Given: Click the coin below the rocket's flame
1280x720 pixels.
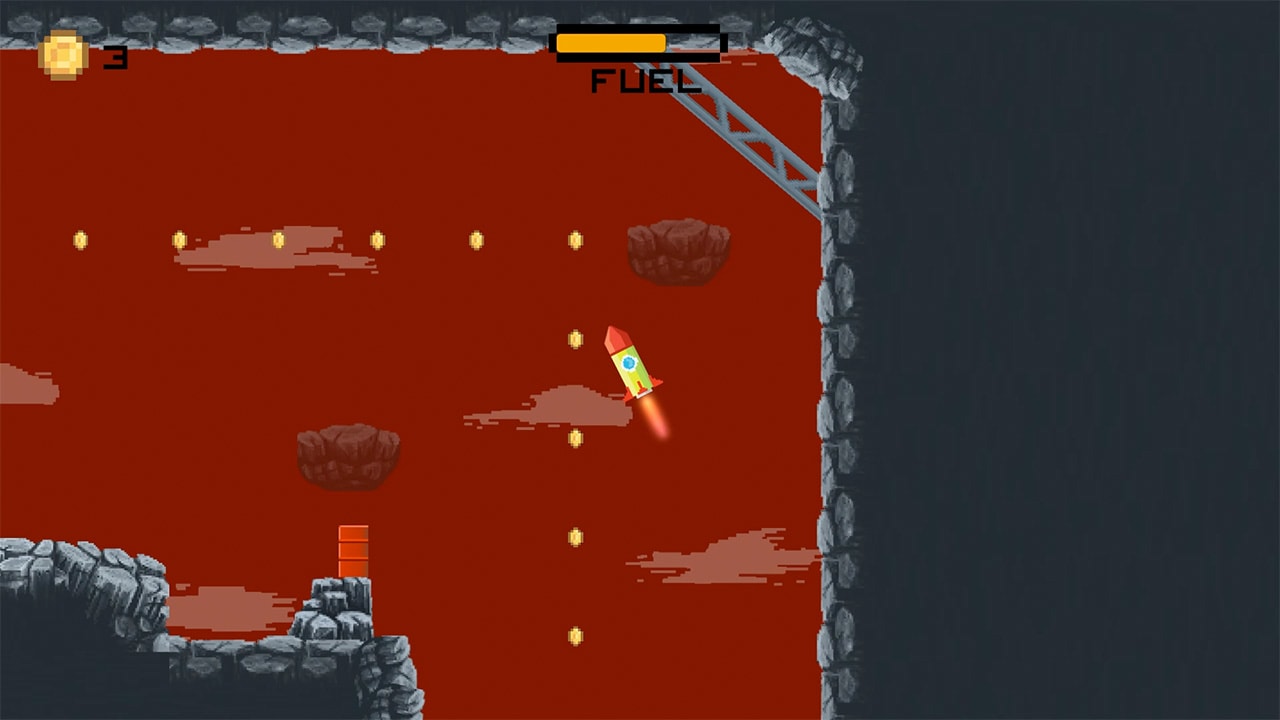Looking at the screenshot, I should [576, 437].
